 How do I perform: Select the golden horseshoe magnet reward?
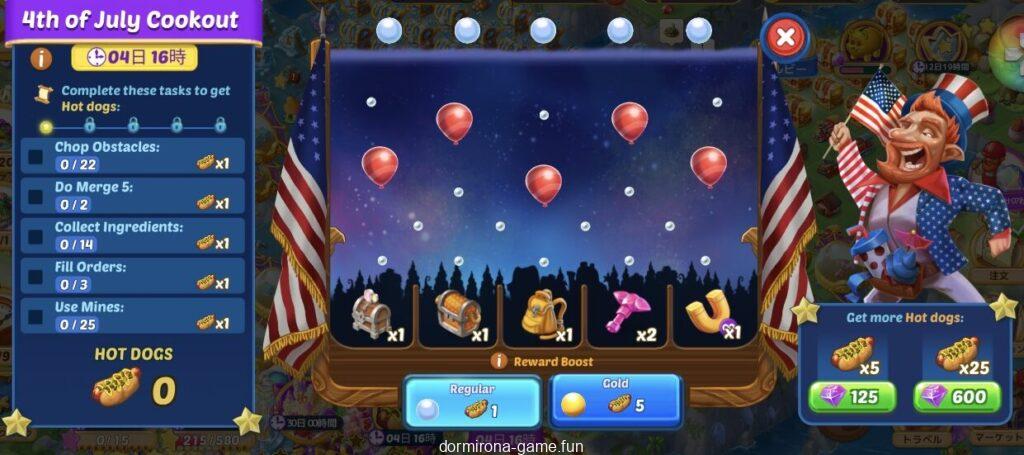click(711, 315)
